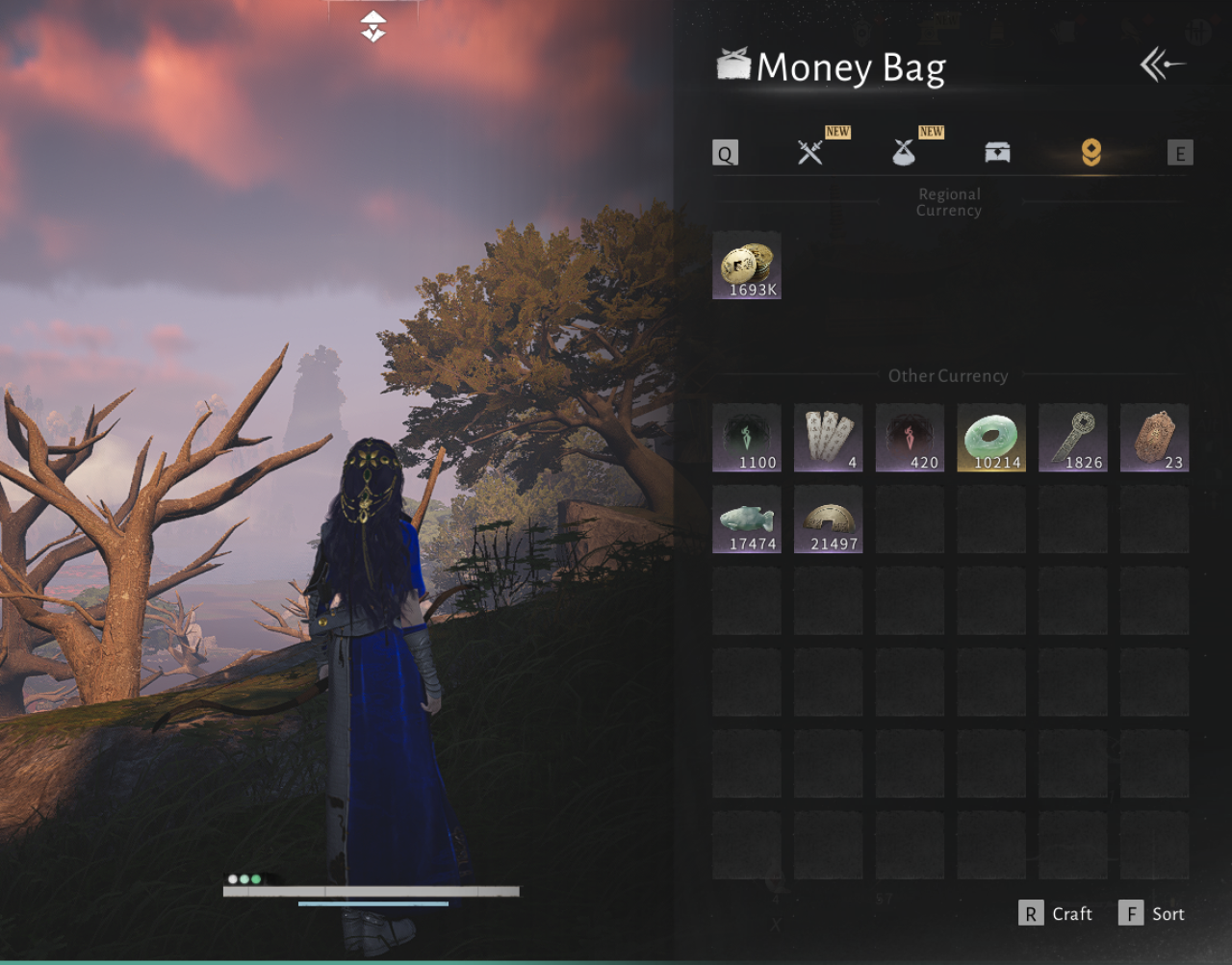Switch to the crossed swords weapons tab
The width and height of the screenshot is (1232, 965).
pyautogui.click(x=810, y=152)
